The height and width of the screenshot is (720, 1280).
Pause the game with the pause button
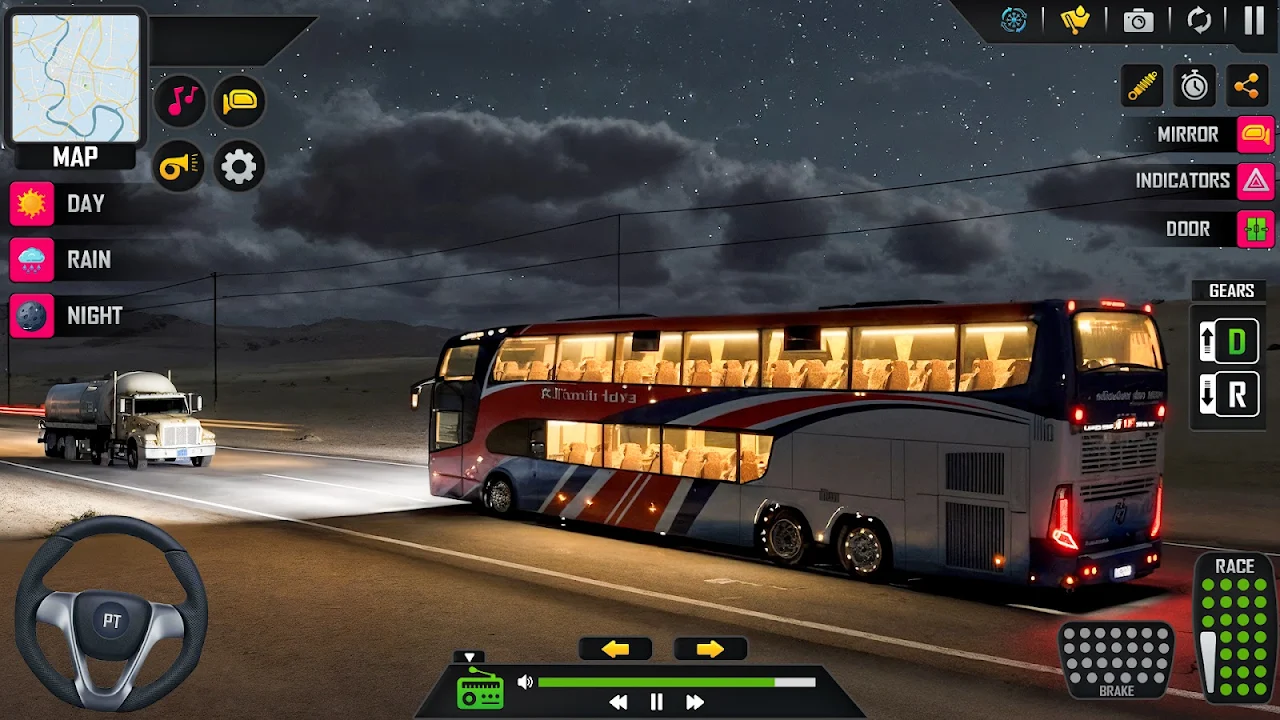pyautogui.click(x=1254, y=21)
